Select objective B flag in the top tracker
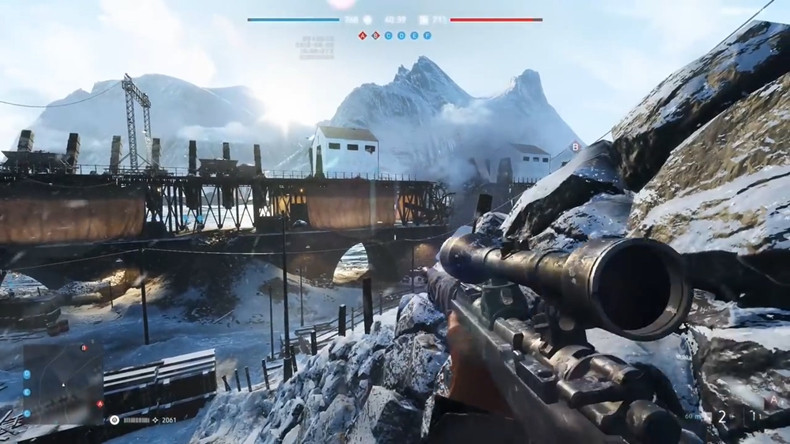790x444 pixels. click(376, 35)
